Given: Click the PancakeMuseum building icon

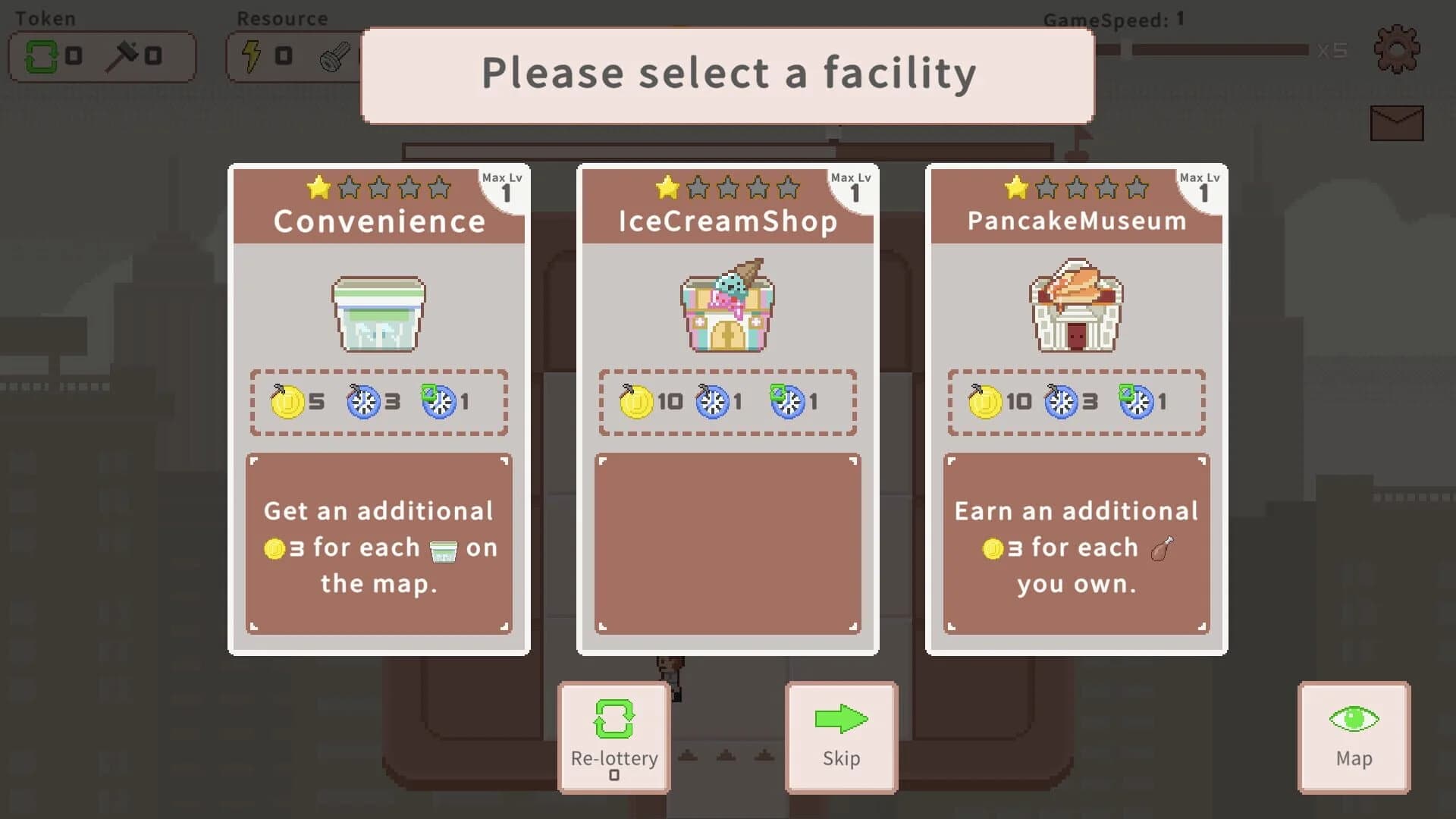Looking at the screenshot, I should [1076, 307].
